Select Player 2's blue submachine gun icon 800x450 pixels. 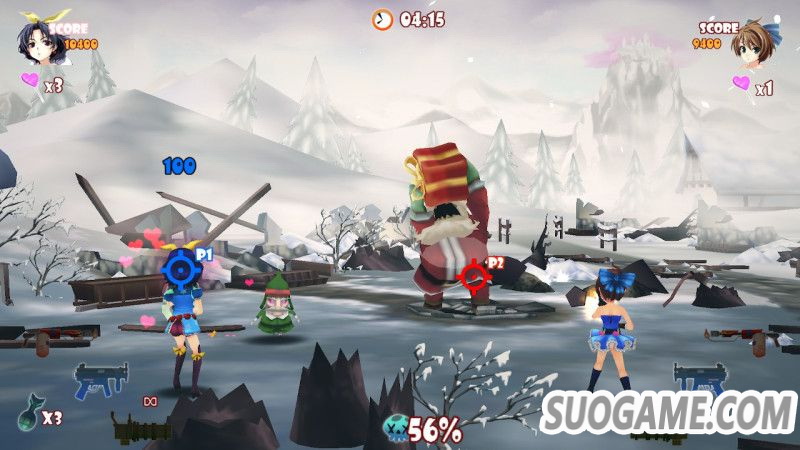pos(699,378)
